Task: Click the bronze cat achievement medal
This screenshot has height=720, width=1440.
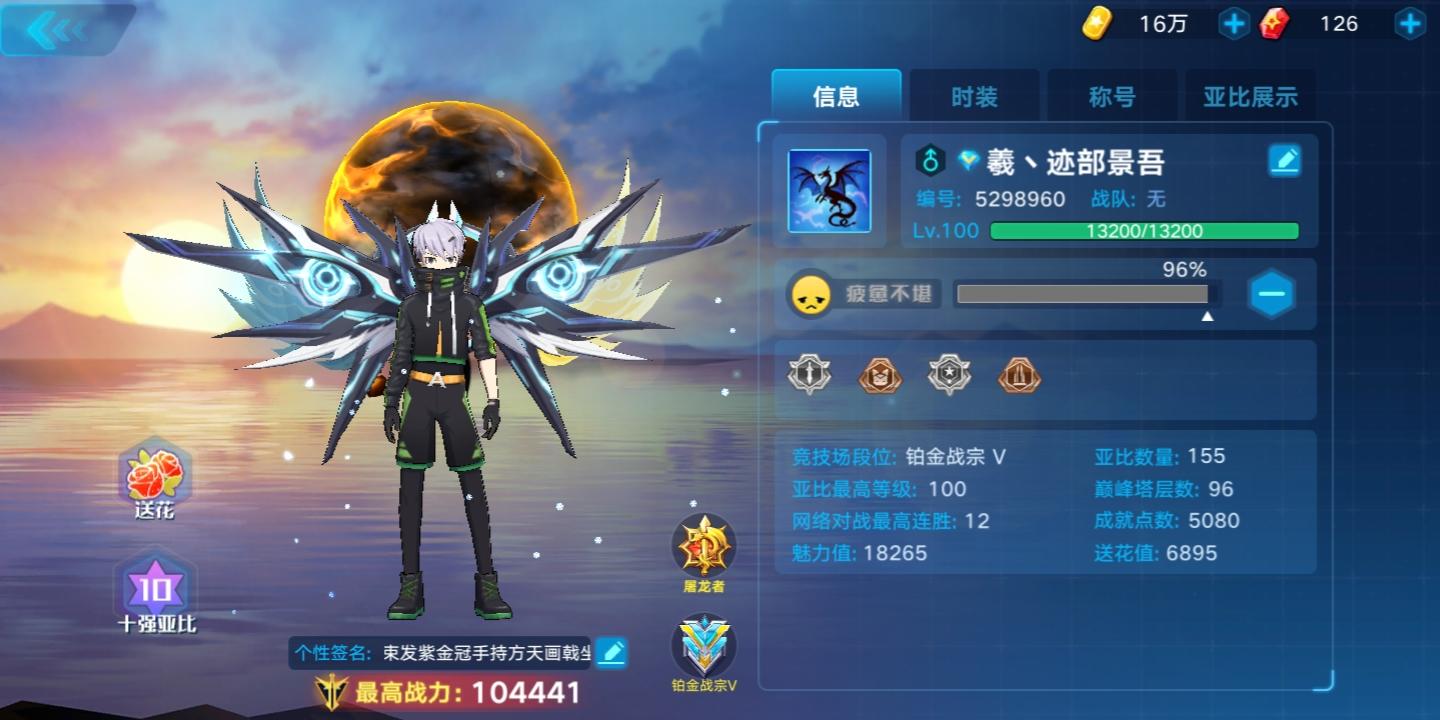Action: 878,375
